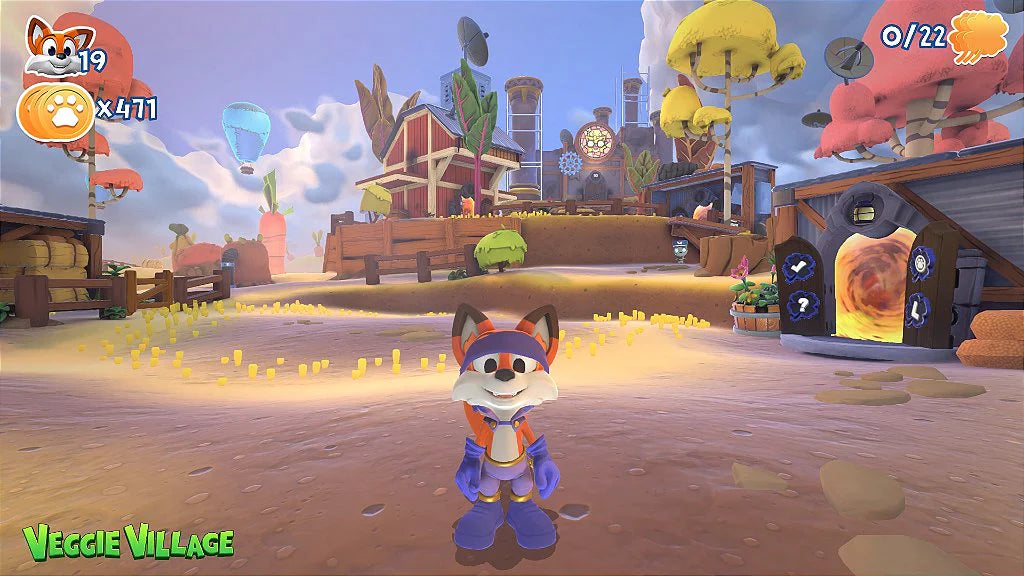Click the orange clover counter icon
The width and height of the screenshot is (1024, 576).
(978, 38)
